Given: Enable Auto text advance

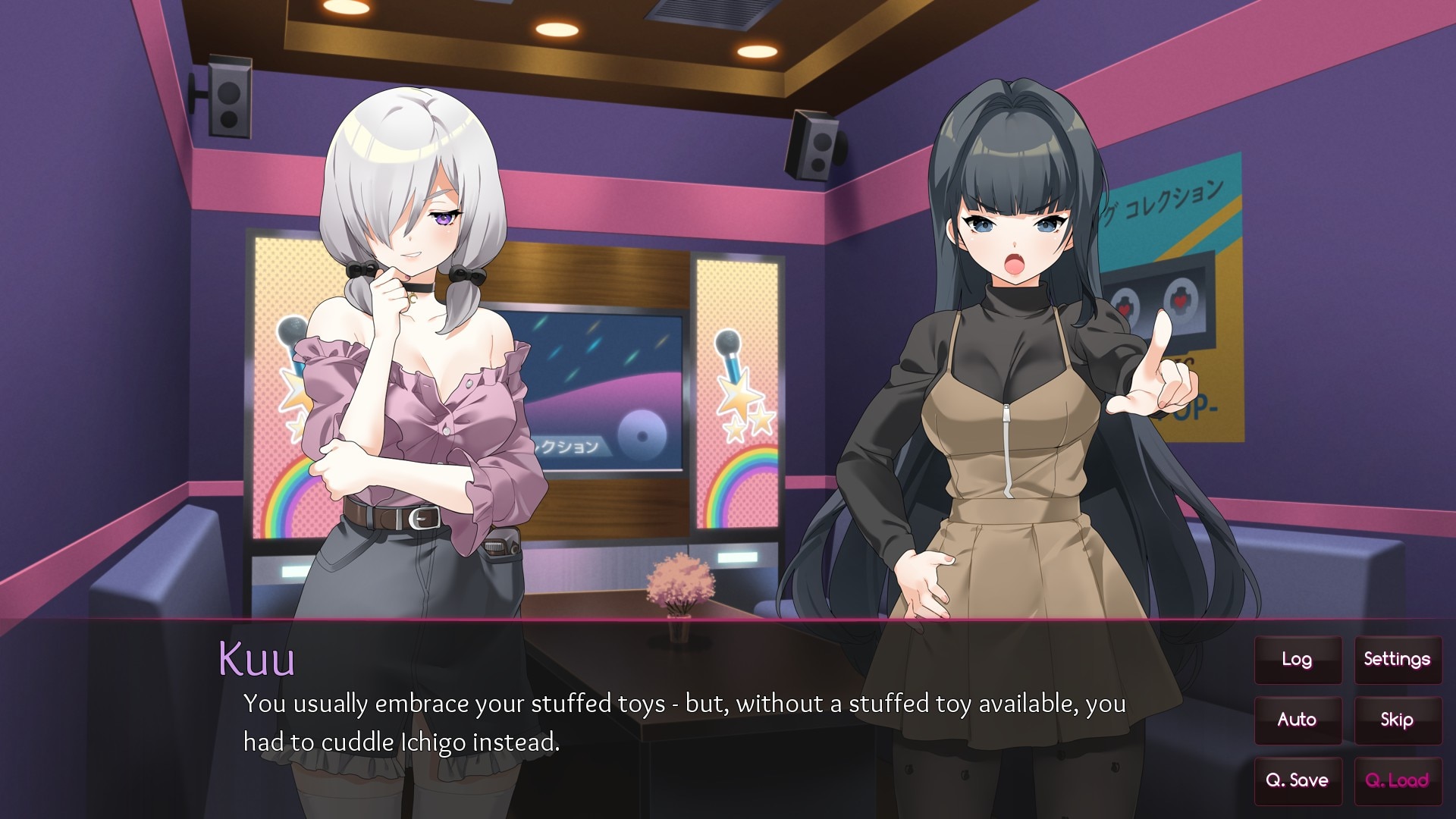Looking at the screenshot, I should pyautogui.click(x=1297, y=720).
